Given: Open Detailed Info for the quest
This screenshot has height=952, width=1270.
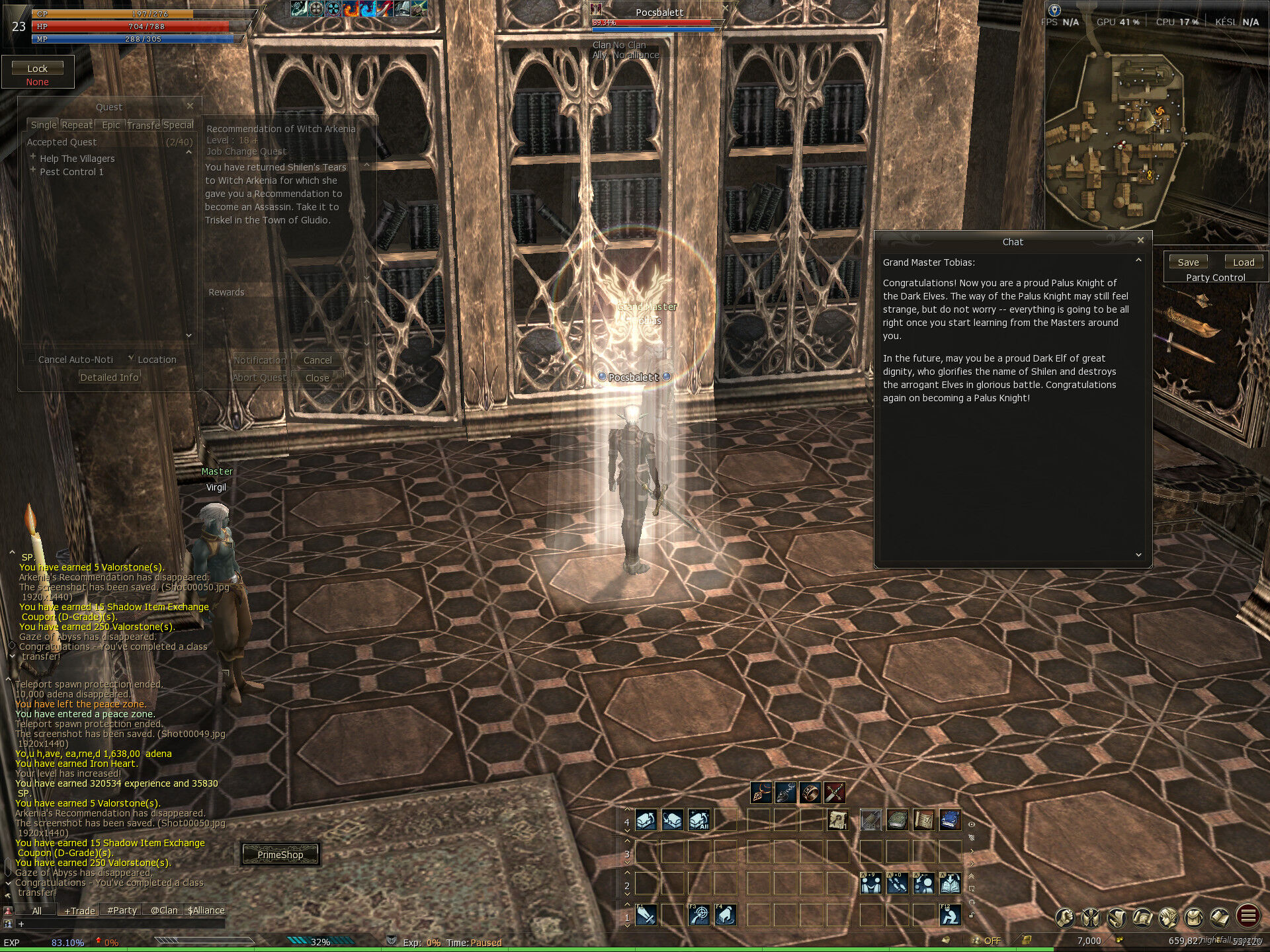Looking at the screenshot, I should point(109,377).
